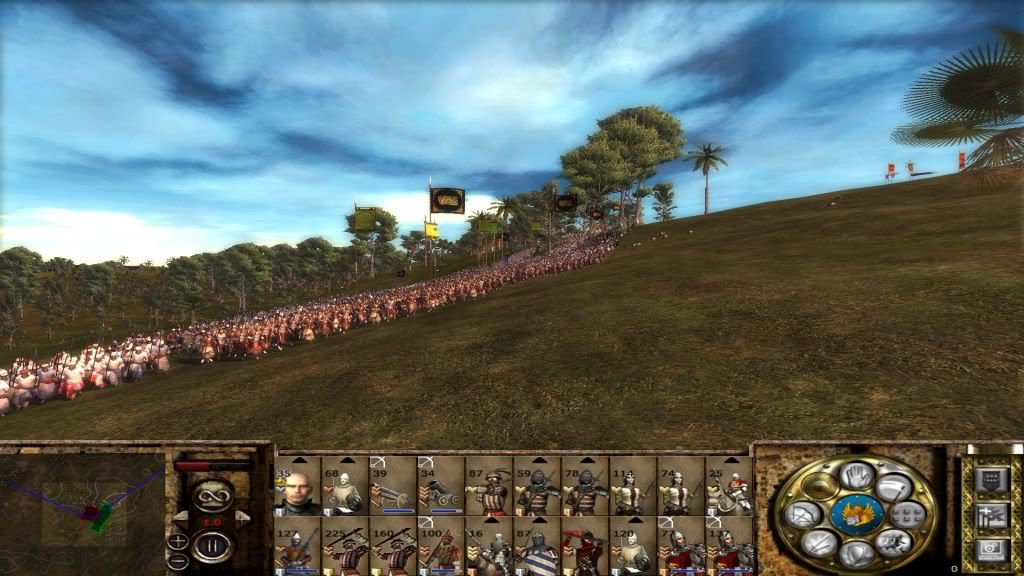Select the artillery unit card numbered 39
The width and height of the screenshot is (1024, 576).
click(x=394, y=487)
